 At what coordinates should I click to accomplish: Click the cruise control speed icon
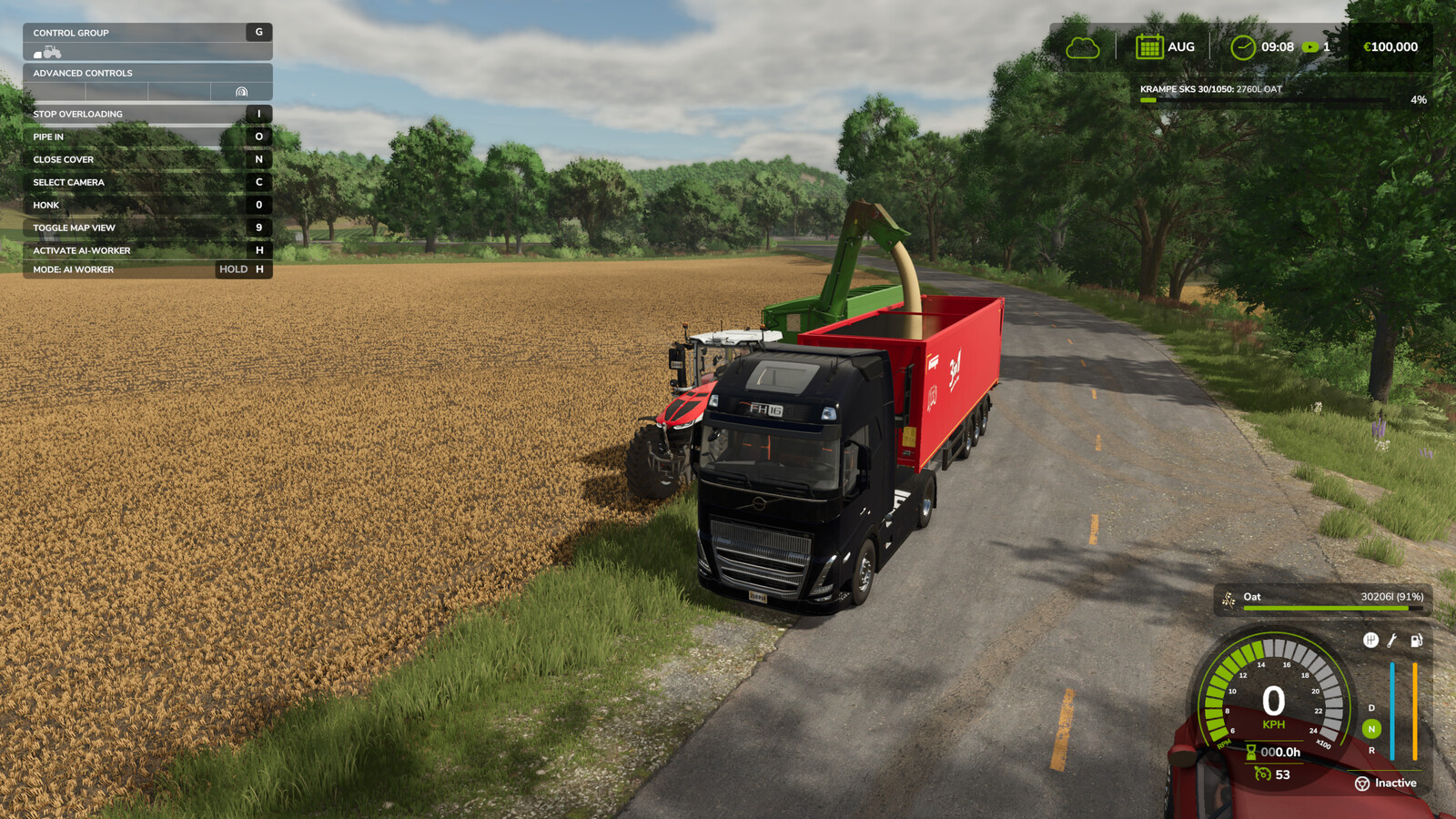coord(1262,774)
